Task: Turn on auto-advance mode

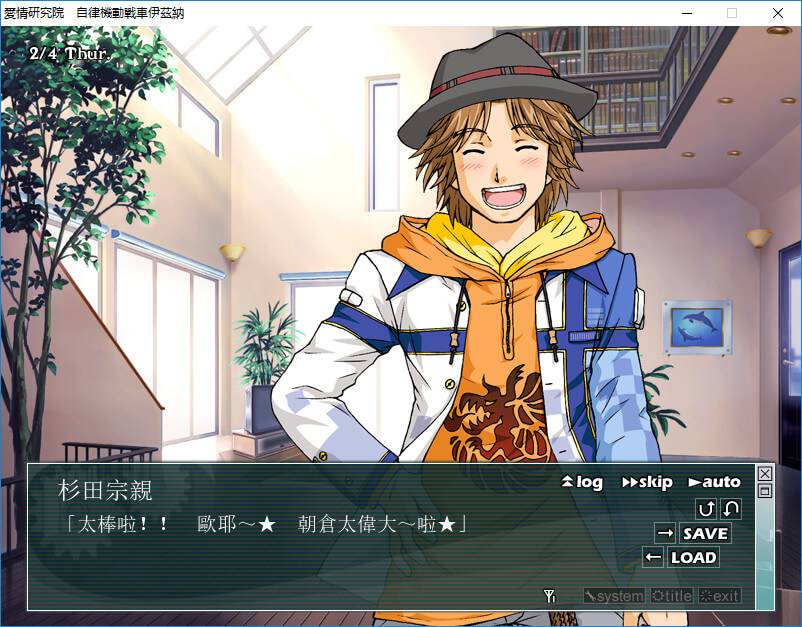Action: [714, 482]
